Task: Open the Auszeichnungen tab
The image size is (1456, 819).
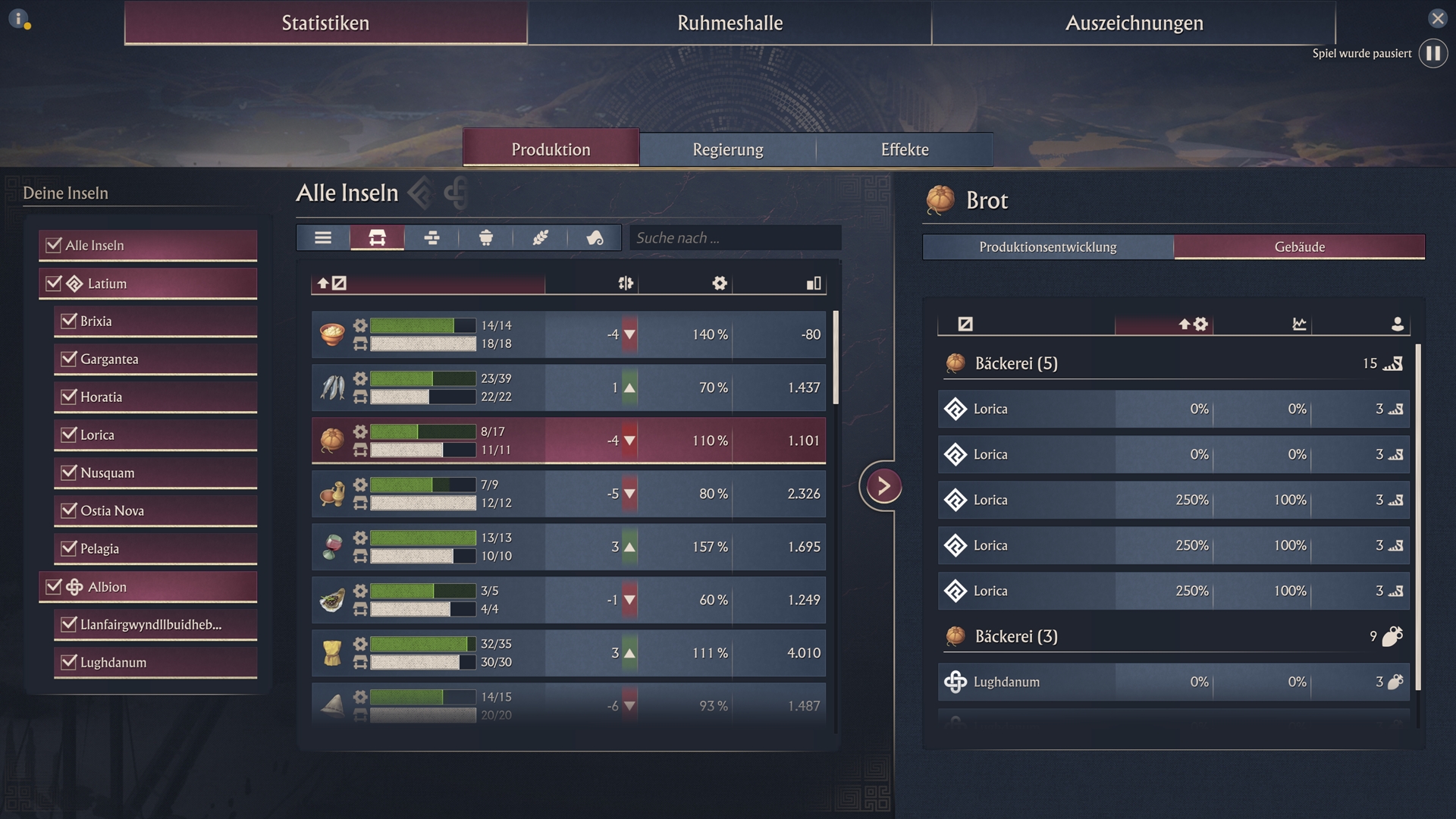Action: tap(1134, 23)
